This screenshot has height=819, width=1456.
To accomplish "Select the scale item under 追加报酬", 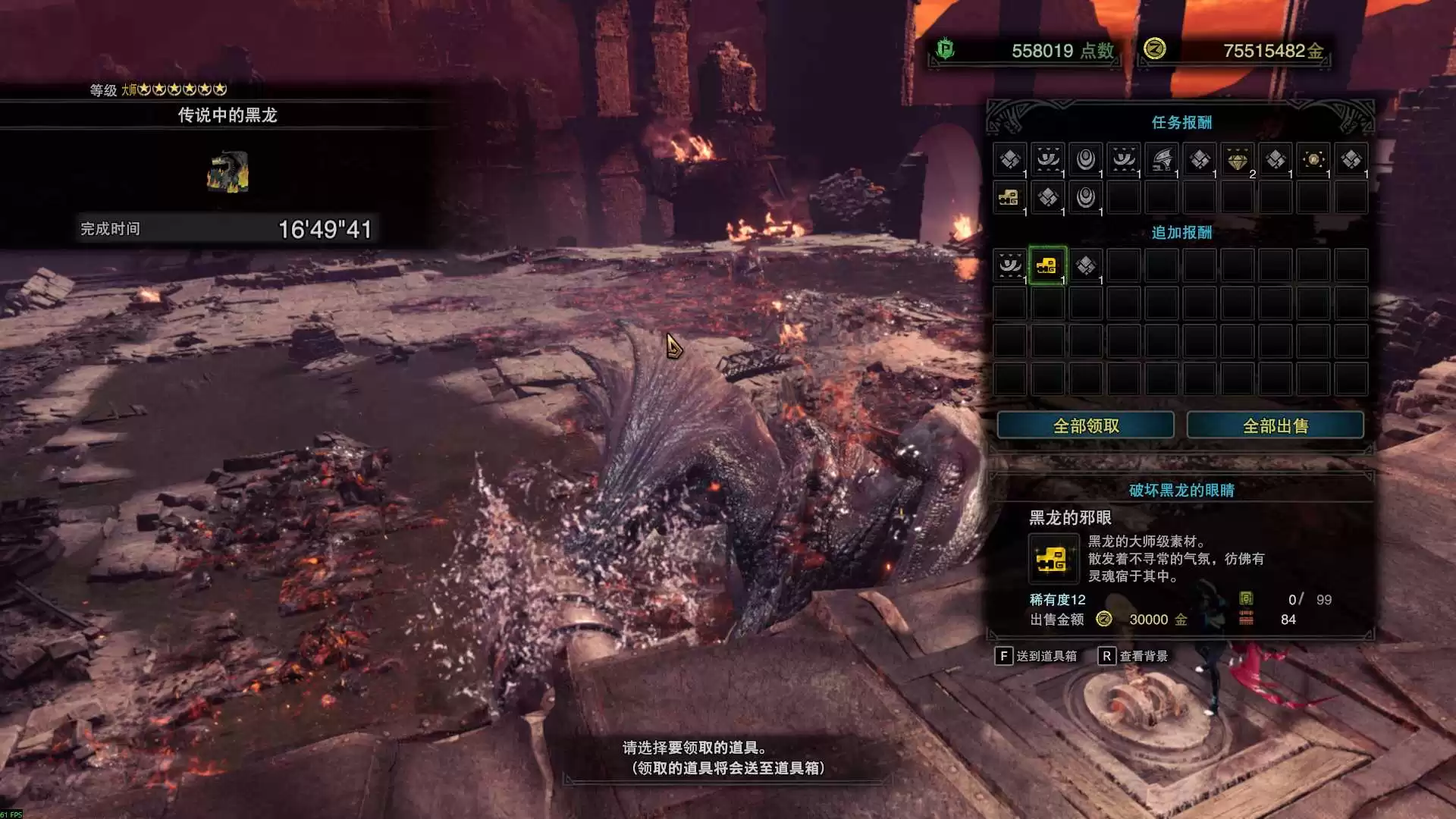I will coord(1085,265).
